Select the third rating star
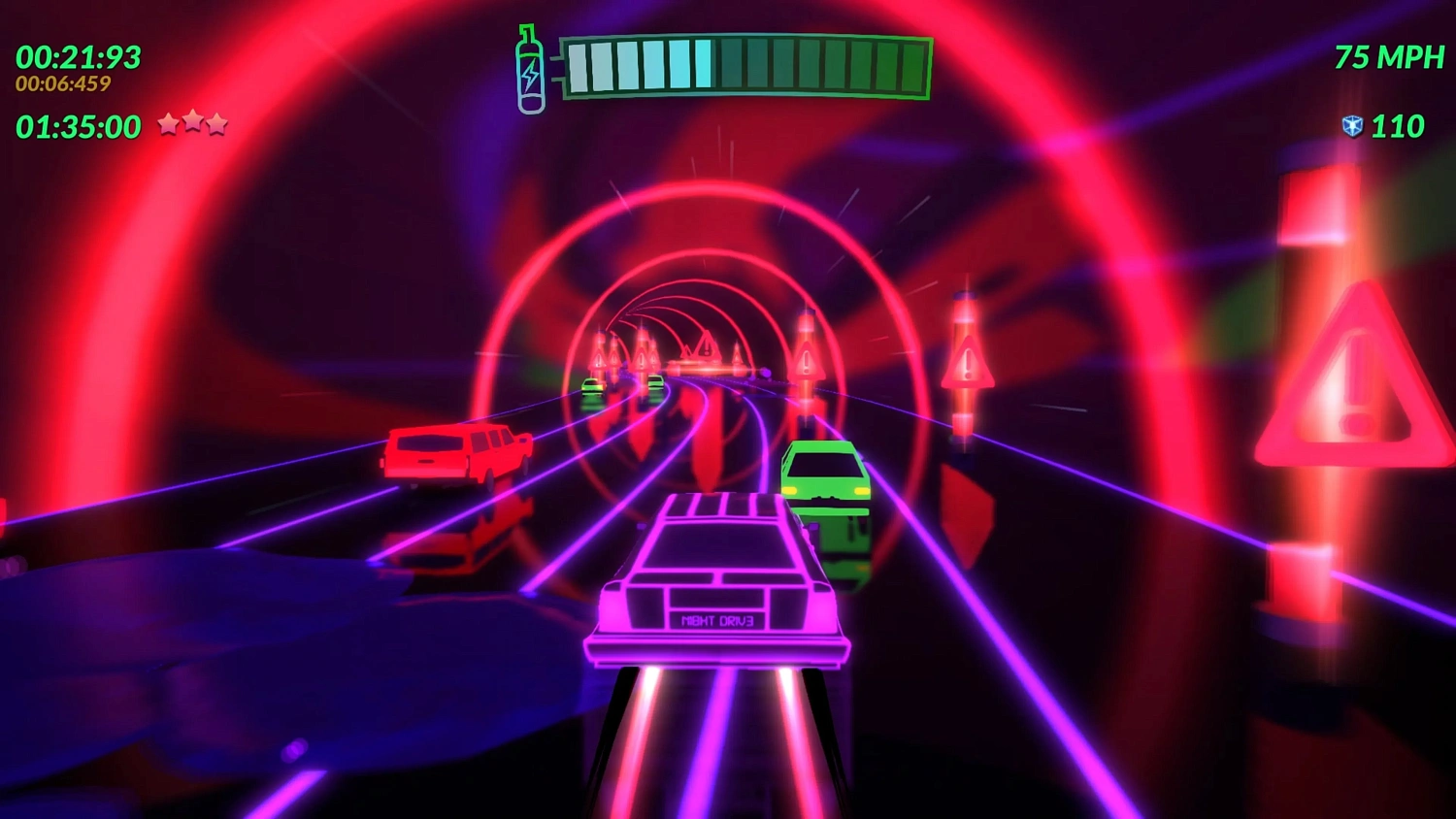 (218, 123)
